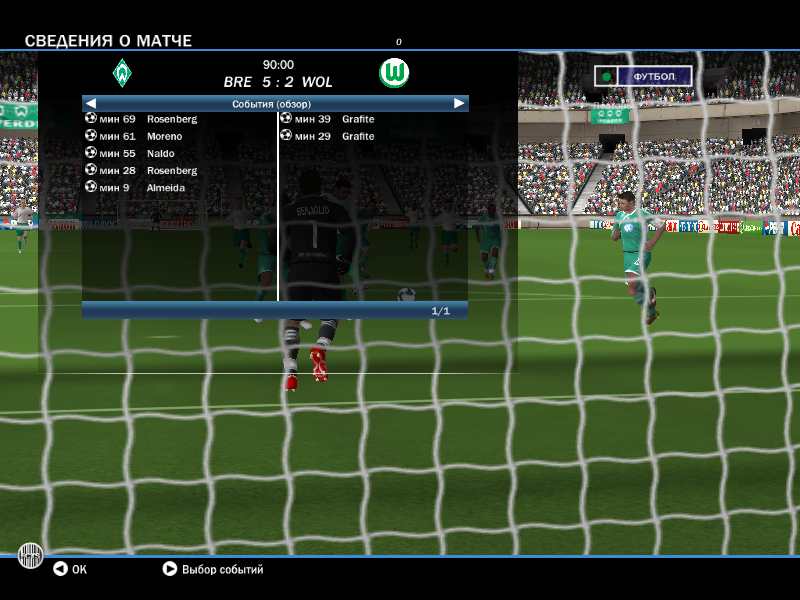This screenshot has height=600, width=800.
Task: Select the minute 29 Grafite goal
Action: point(328,136)
